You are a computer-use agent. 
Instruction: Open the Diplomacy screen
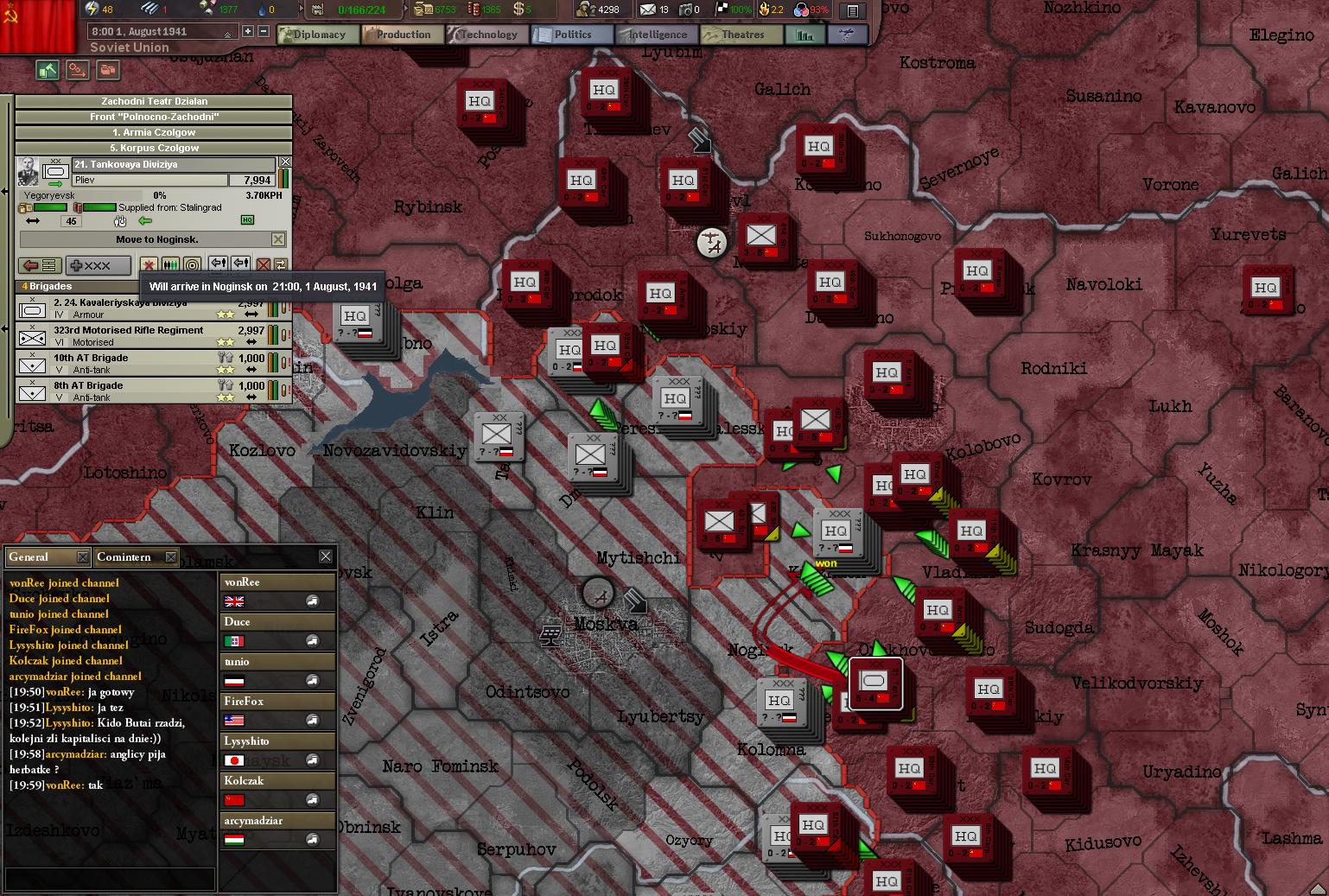click(313, 35)
